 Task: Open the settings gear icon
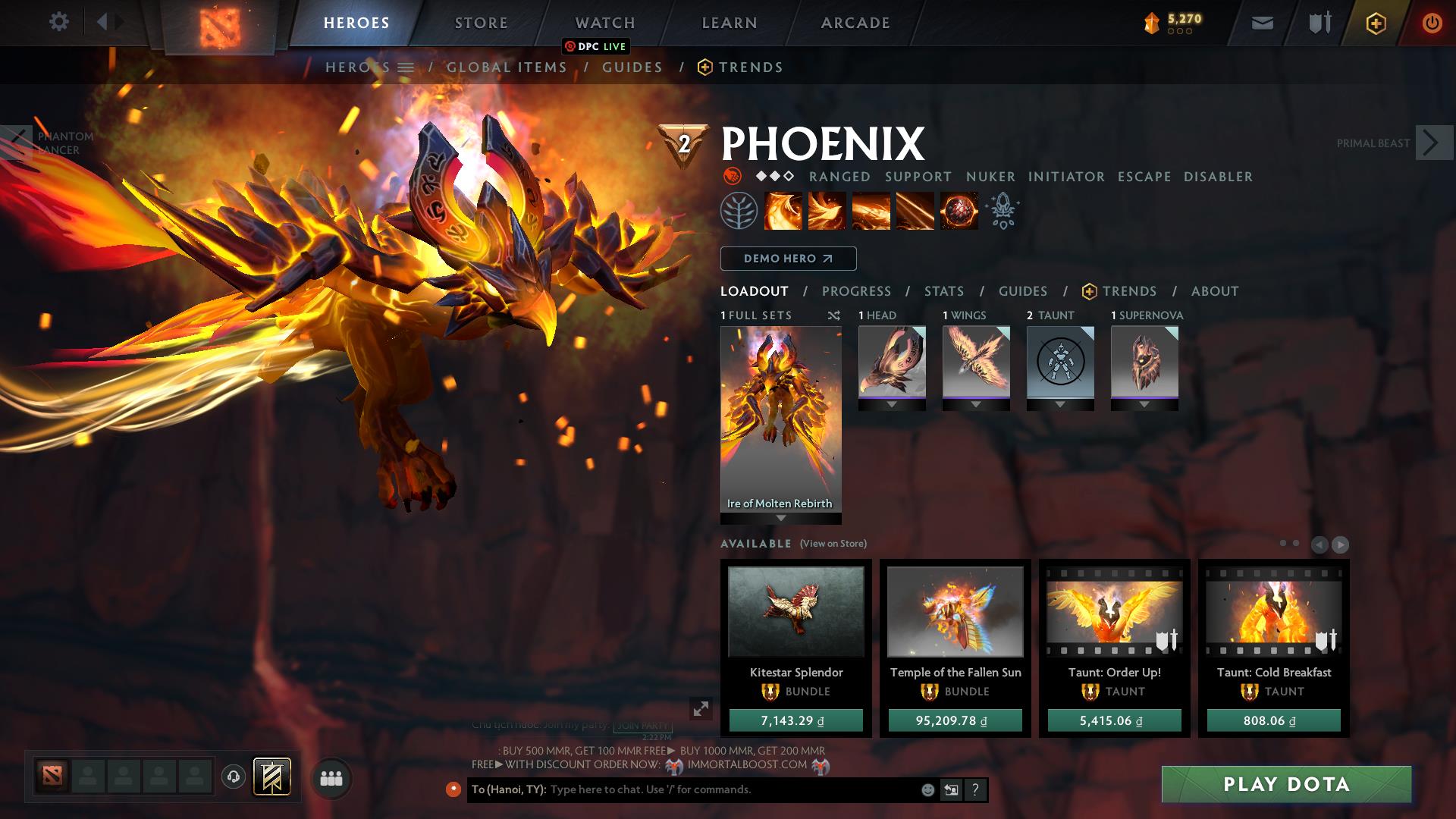[58, 22]
